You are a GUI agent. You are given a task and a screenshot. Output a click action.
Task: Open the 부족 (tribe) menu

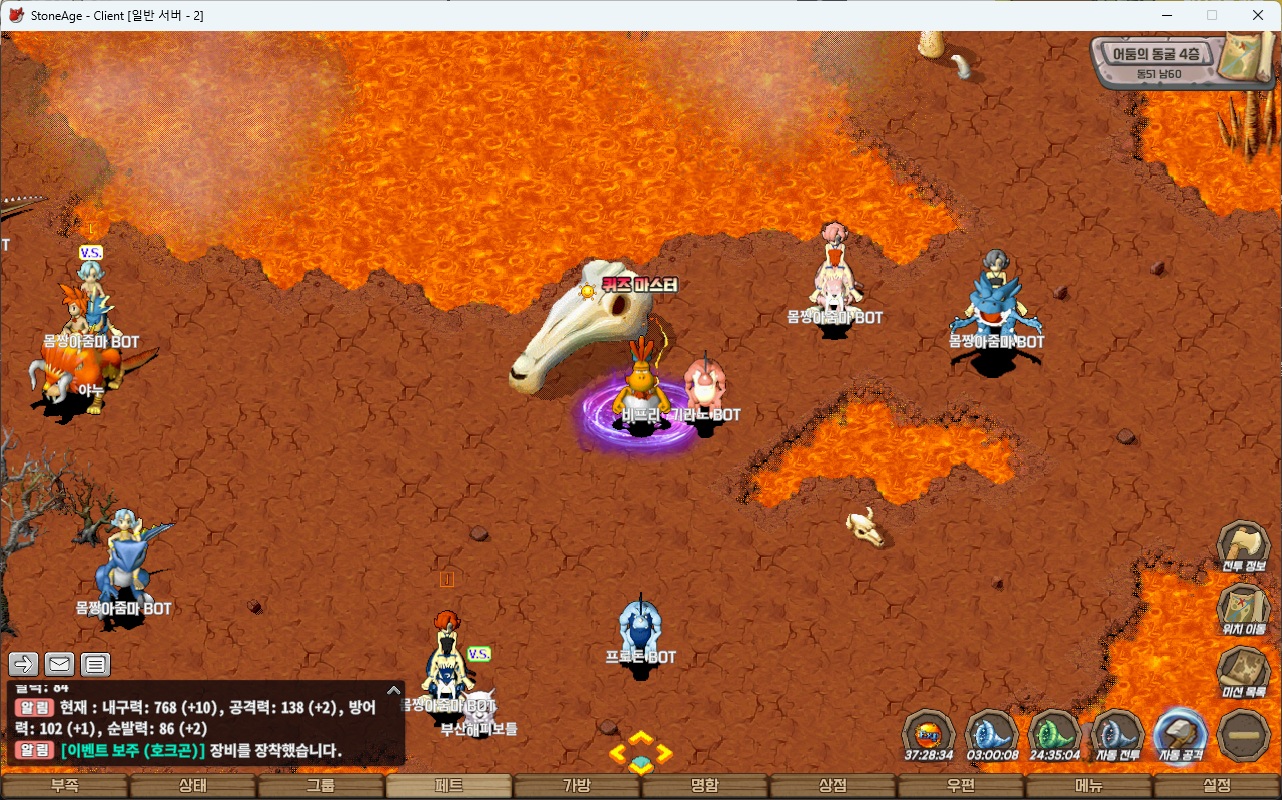65,786
